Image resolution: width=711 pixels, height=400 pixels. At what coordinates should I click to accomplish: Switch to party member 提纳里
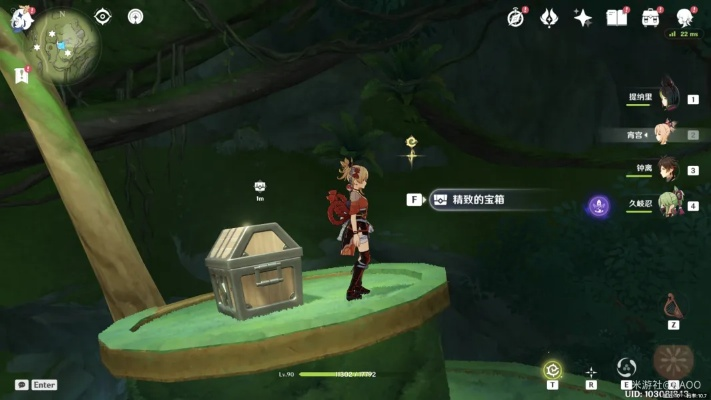pyautogui.click(x=667, y=97)
